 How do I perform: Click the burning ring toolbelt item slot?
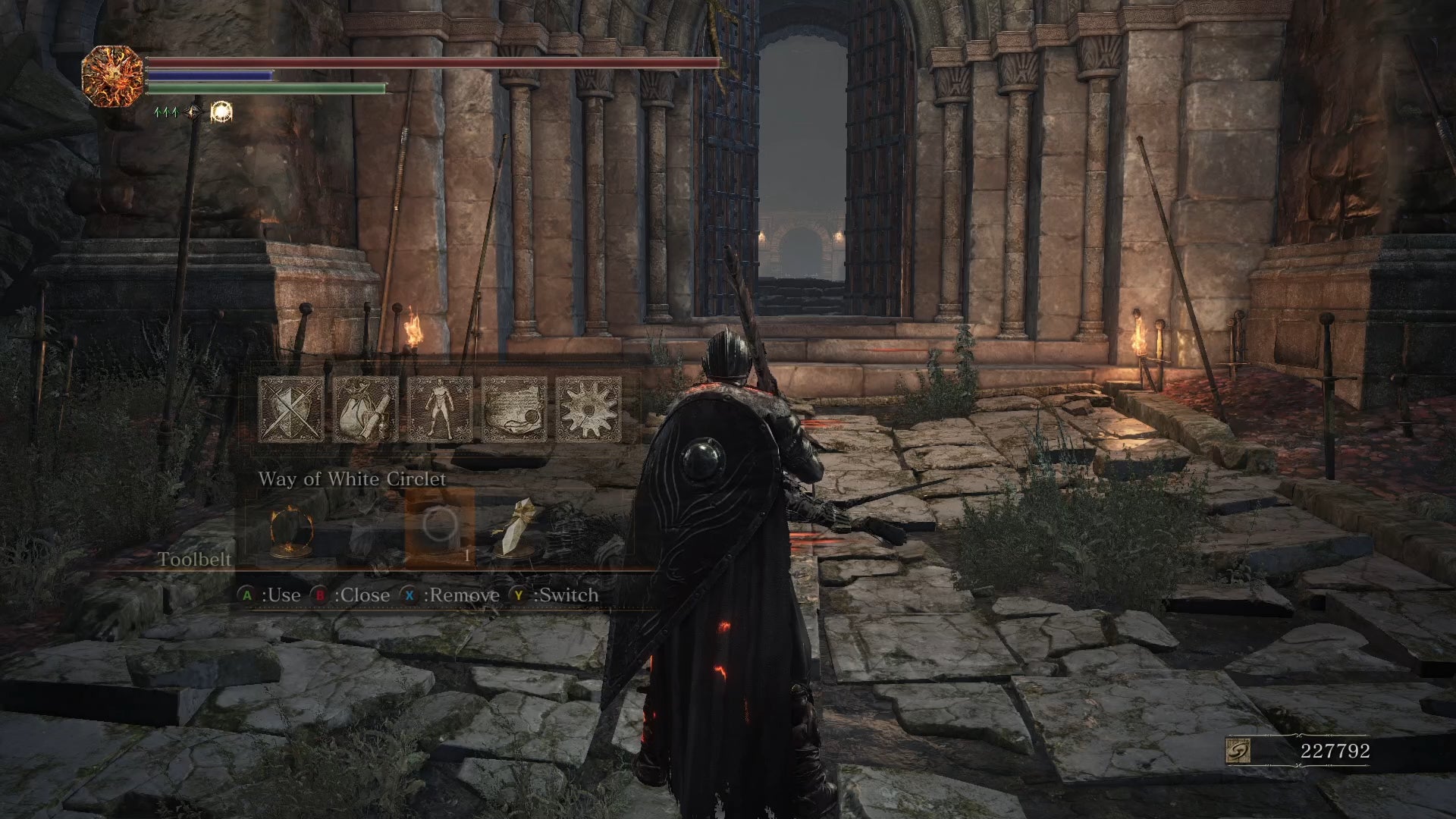(x=294, y=532)
